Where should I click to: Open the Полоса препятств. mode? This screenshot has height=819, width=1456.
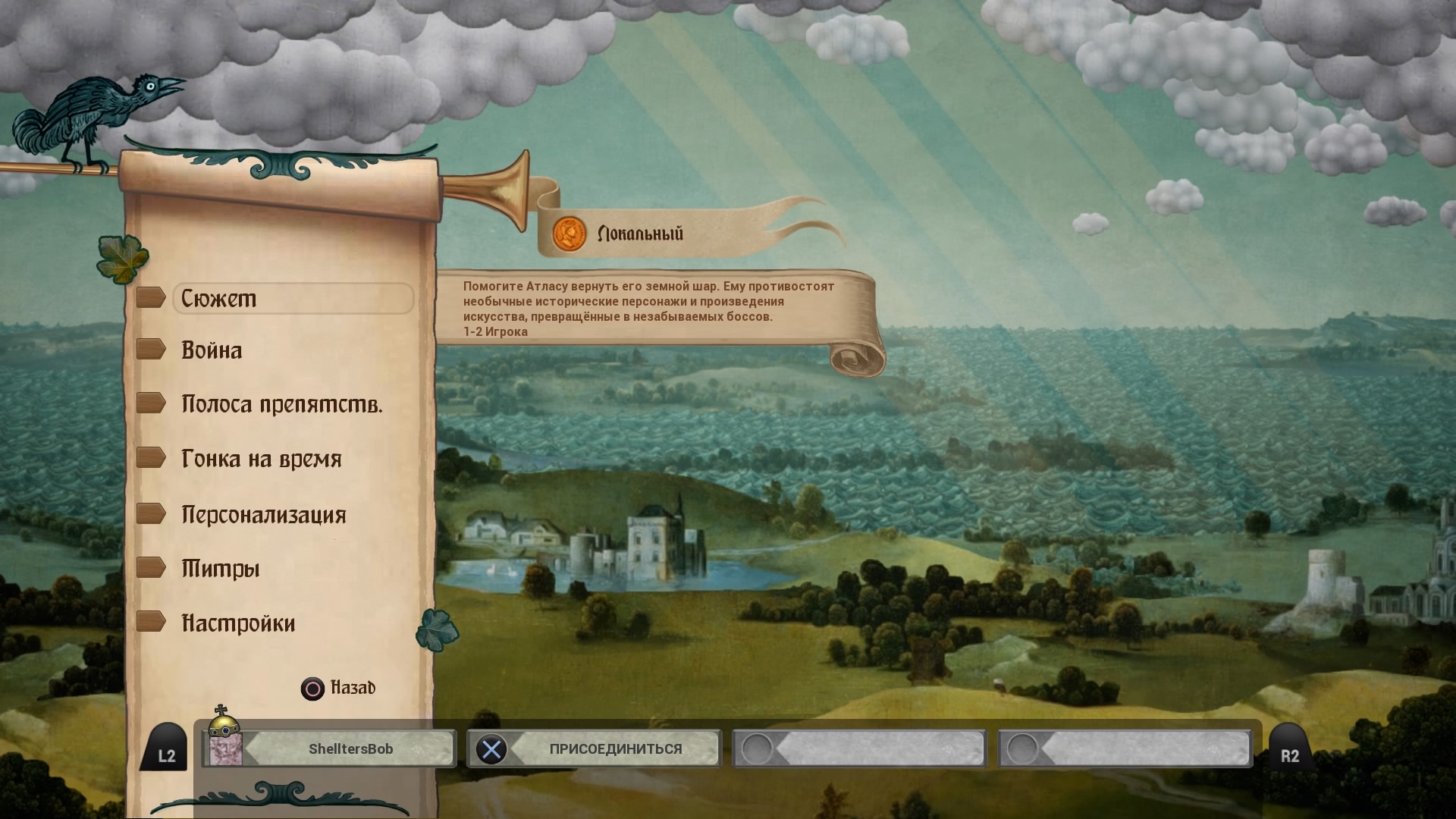click(281, 404)
